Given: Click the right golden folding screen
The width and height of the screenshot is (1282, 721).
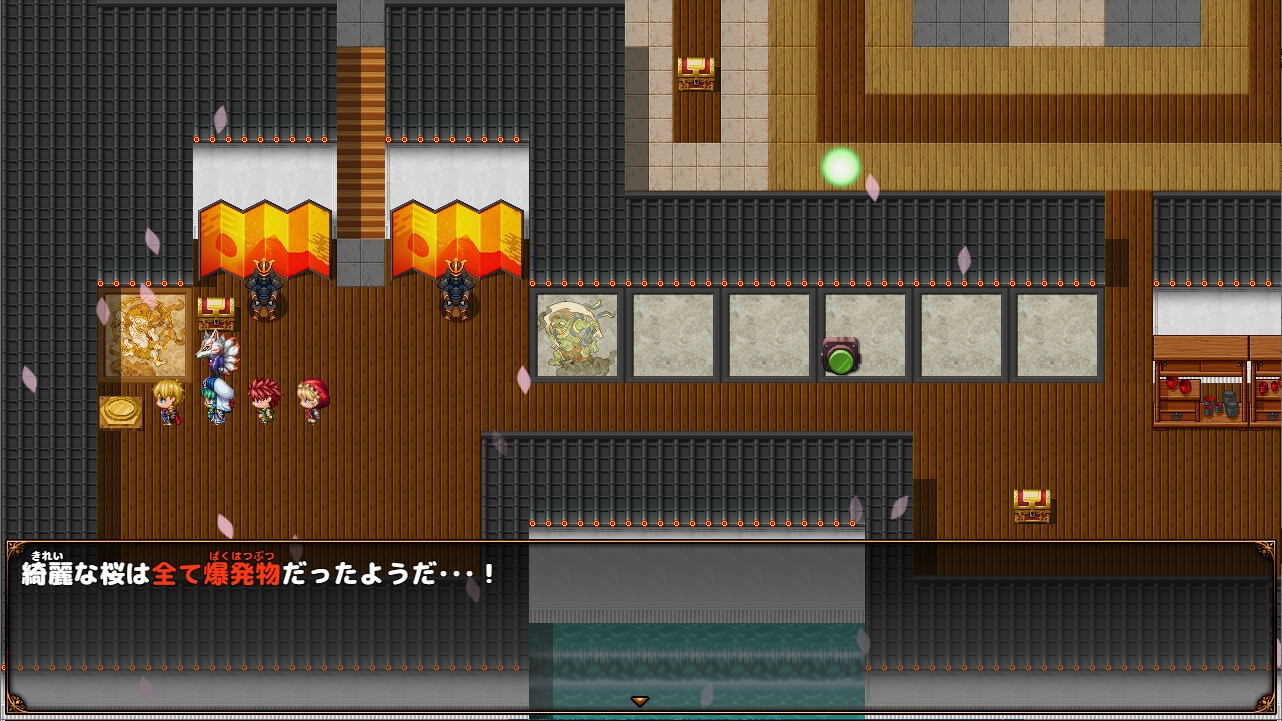Looking at the screenshot, I should coord(458,240).
